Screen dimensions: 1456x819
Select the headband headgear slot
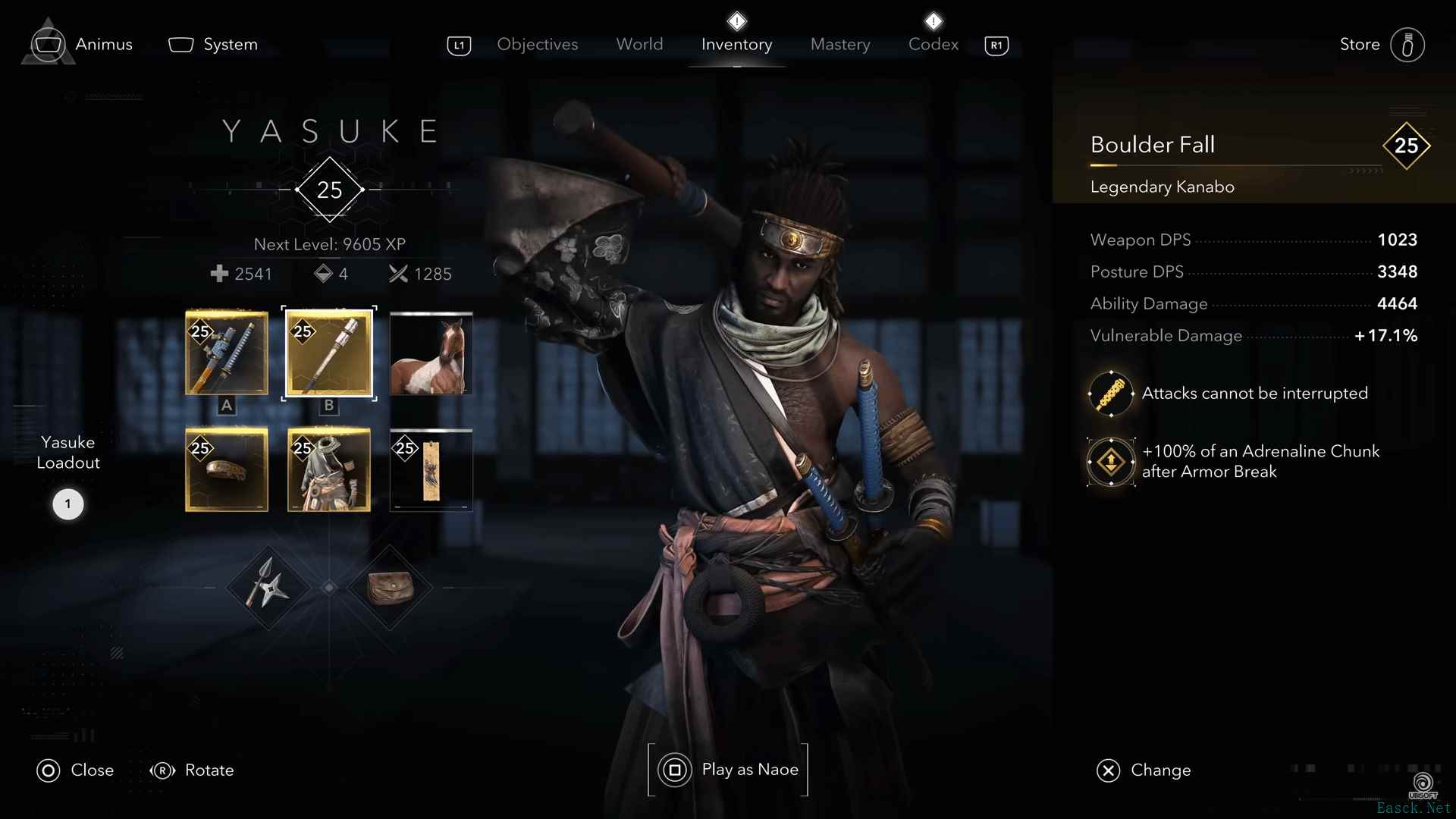point(227,470)
